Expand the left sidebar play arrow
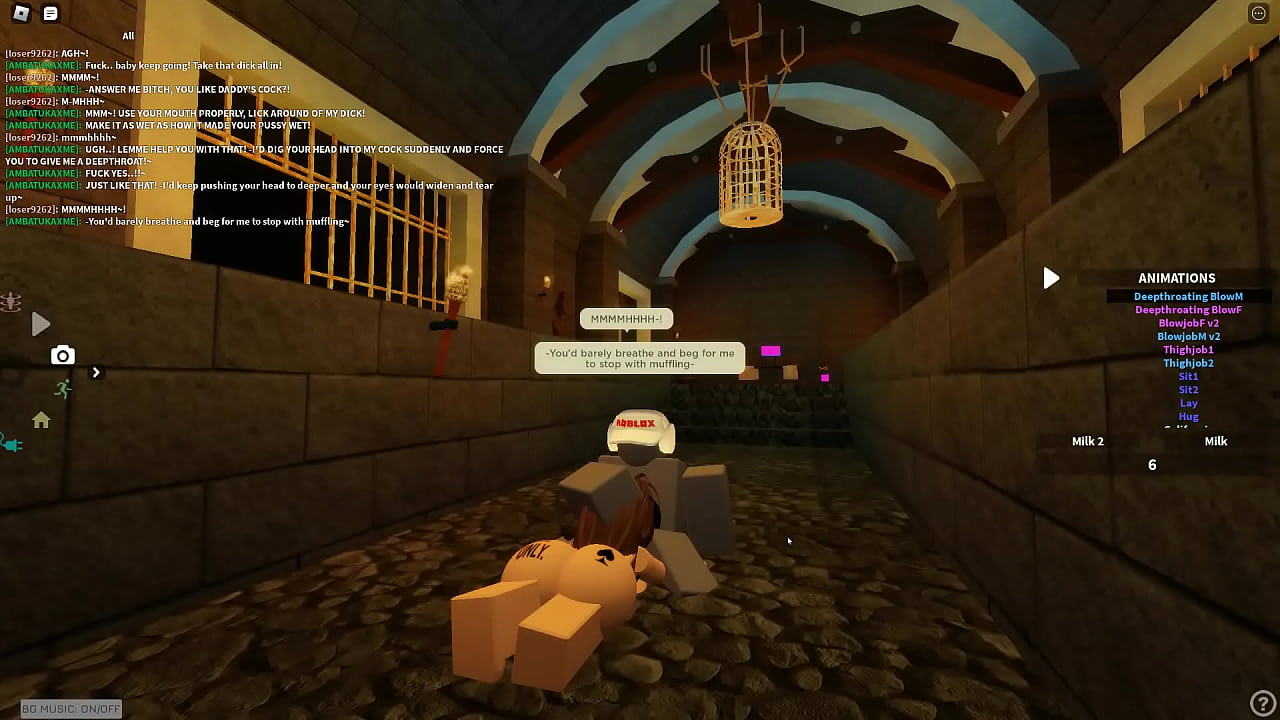 coord(40,323)
